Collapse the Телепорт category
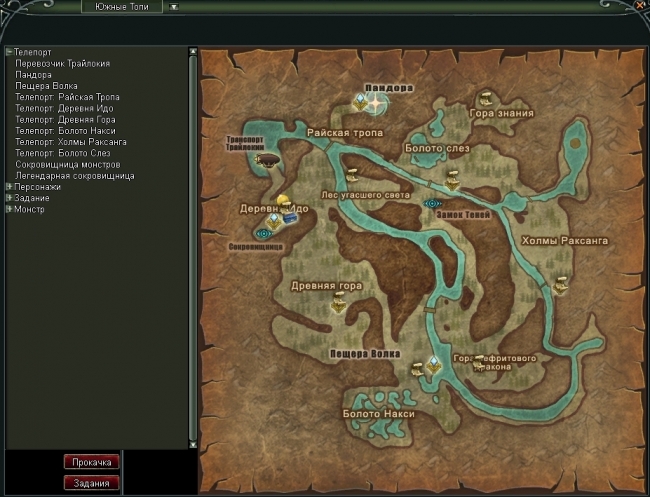 click(x=9, y=52)
